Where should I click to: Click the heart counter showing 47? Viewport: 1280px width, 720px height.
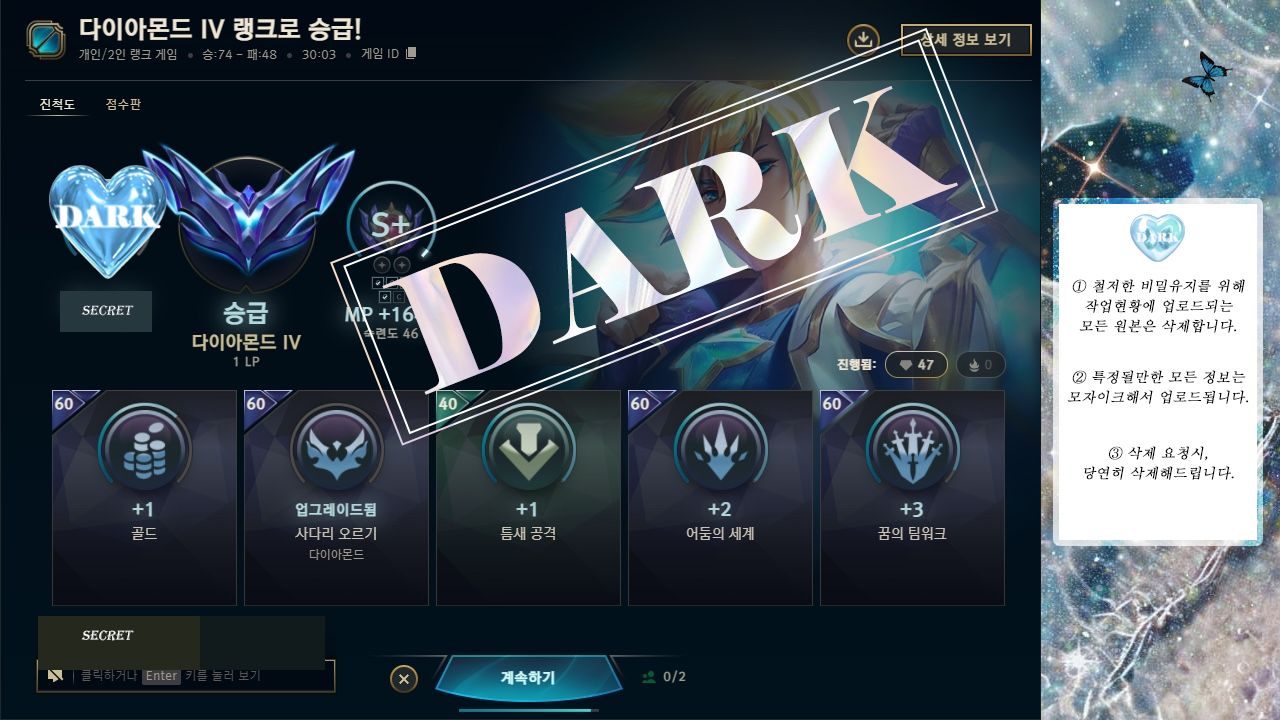tap(916, 365)
